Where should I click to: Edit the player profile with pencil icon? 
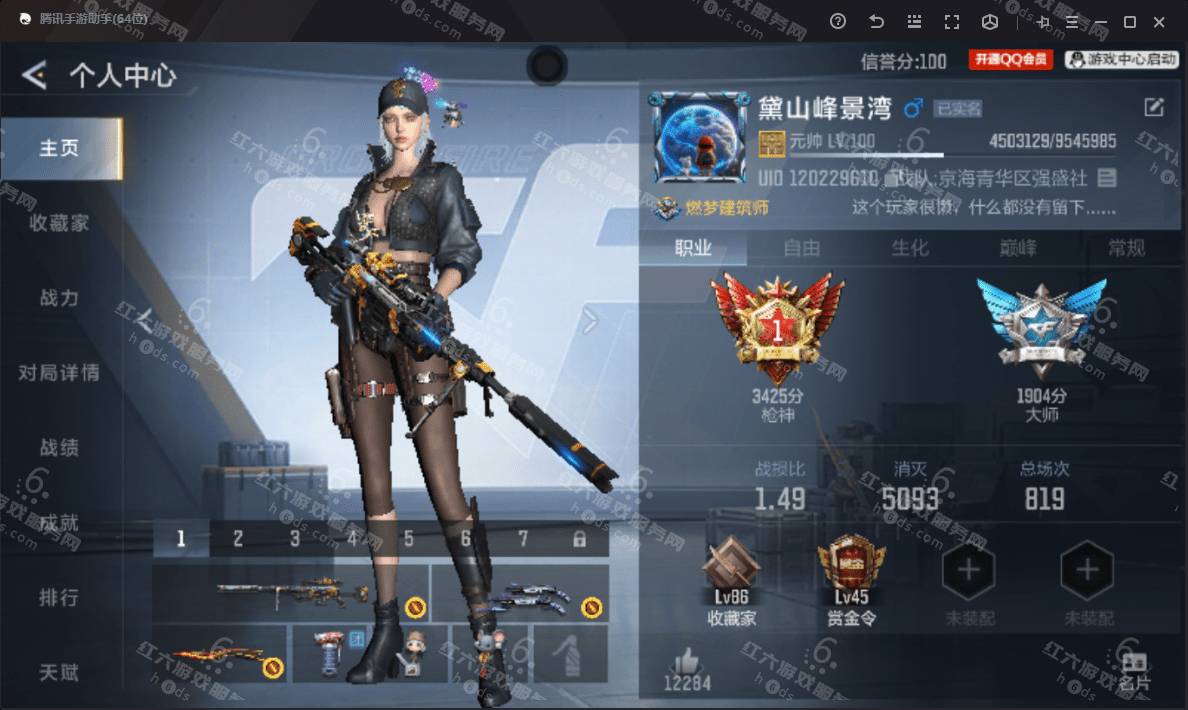pyautogui.click(x=1154, y=108)
